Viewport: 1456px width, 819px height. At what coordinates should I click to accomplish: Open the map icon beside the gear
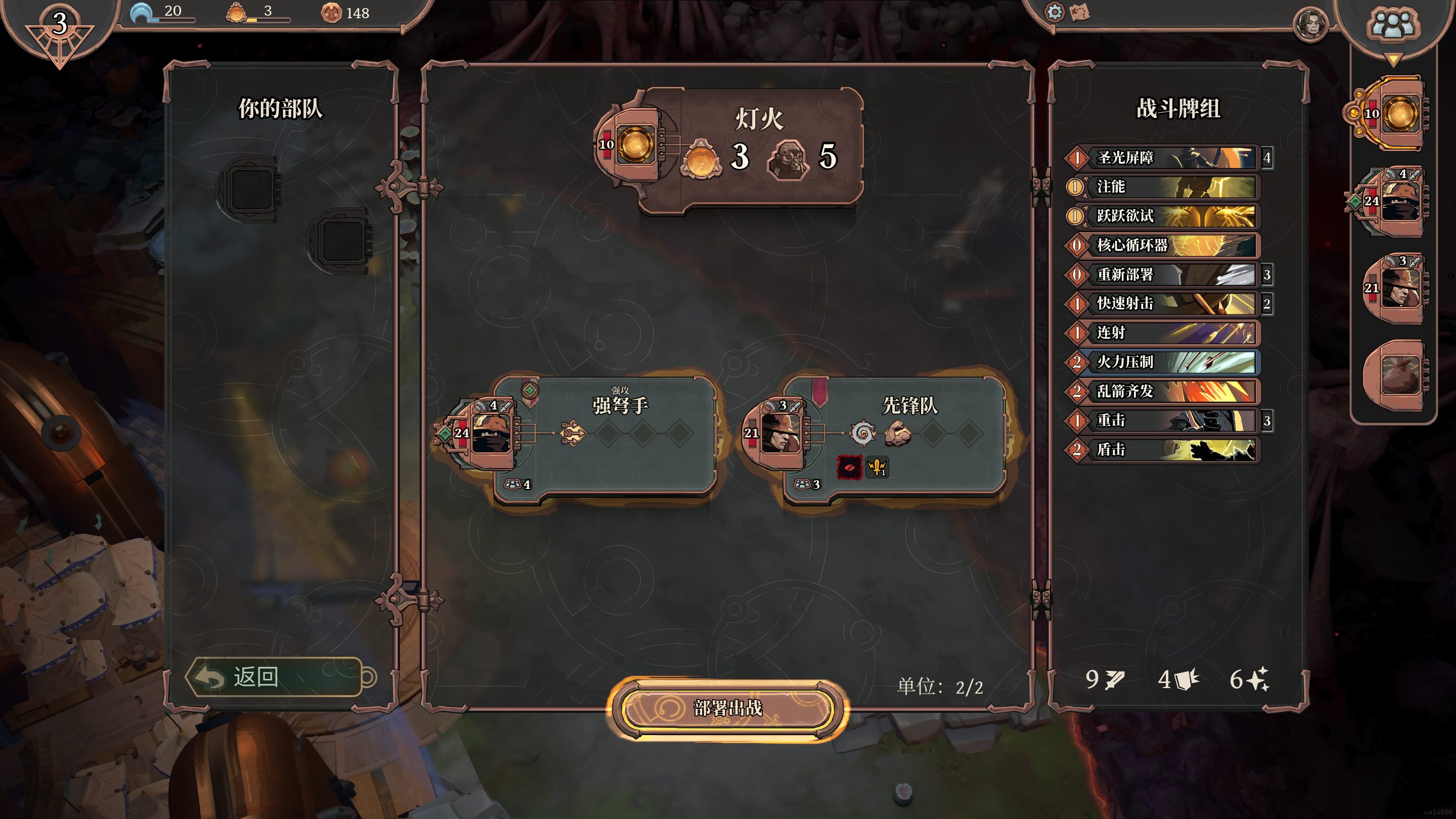pyautogui.click(x=1080, y=13)
